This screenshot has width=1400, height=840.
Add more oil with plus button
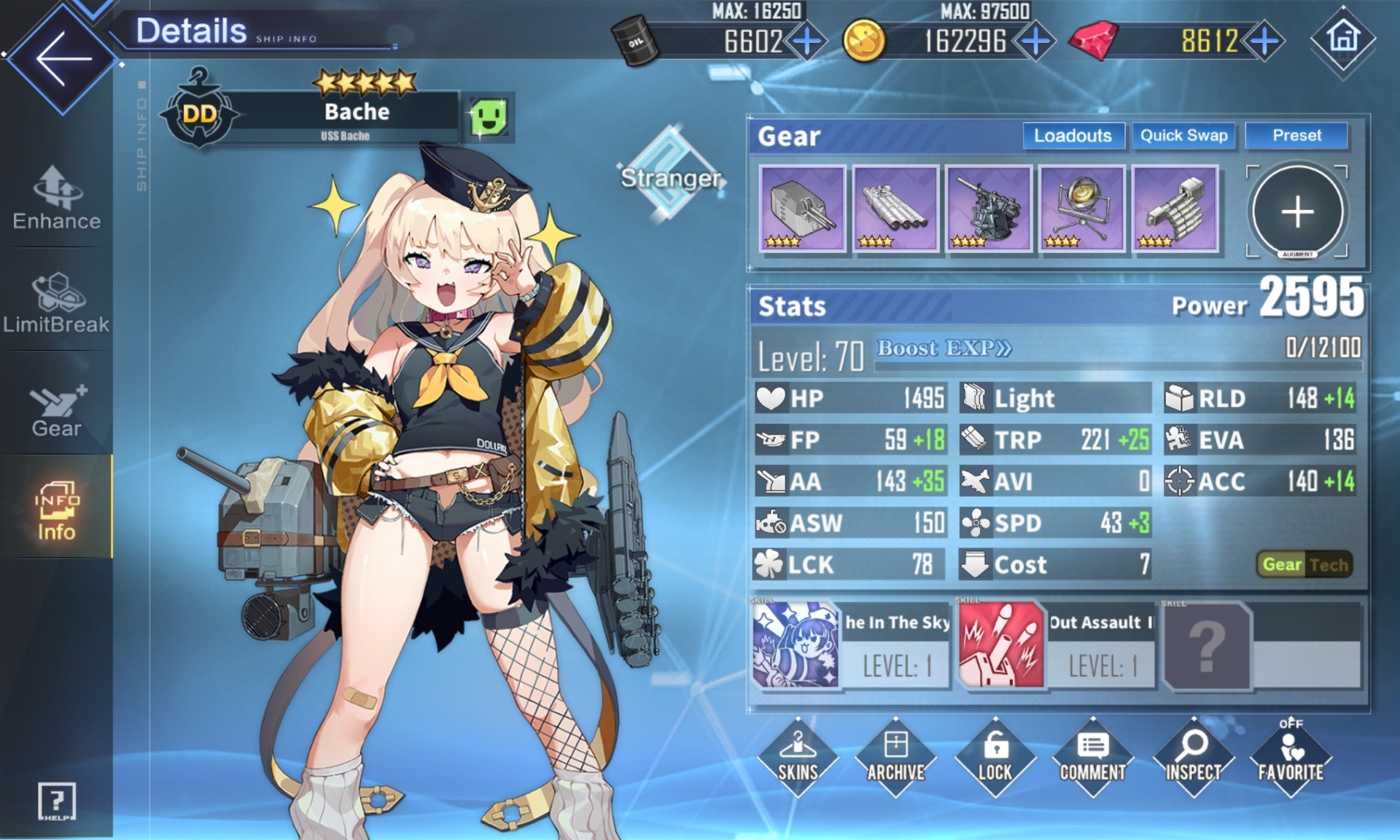click(806, 41)
